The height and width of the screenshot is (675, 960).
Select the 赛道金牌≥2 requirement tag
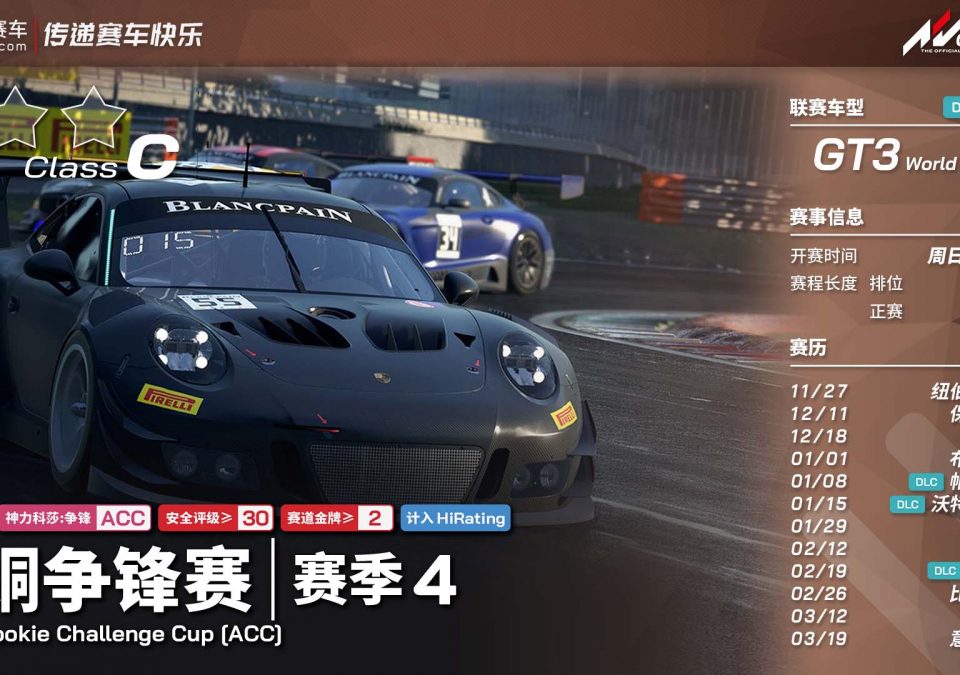pyautogui.click(x=337, y=518)
